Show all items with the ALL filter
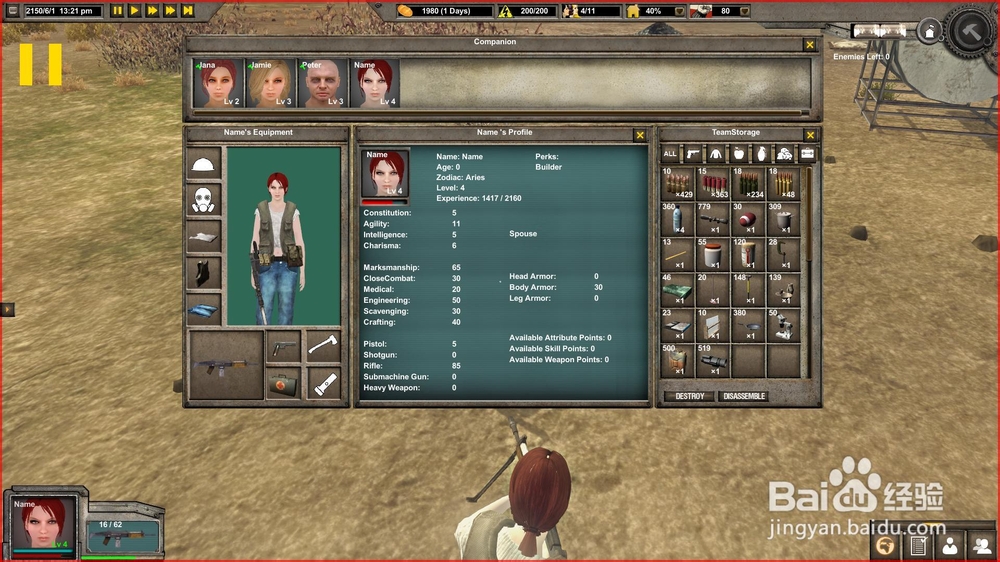 pyautogui.click(x=670, y=154)
